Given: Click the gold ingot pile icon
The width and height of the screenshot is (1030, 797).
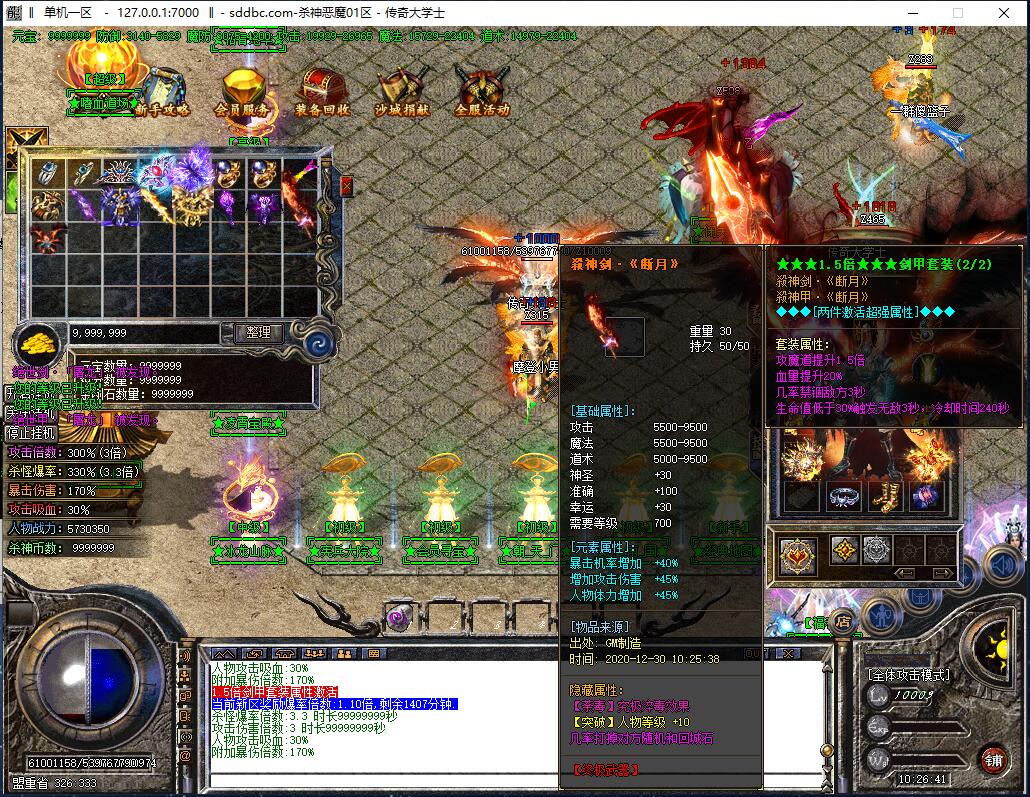Looking at the screenshot, I should click(x=37, y=343).
